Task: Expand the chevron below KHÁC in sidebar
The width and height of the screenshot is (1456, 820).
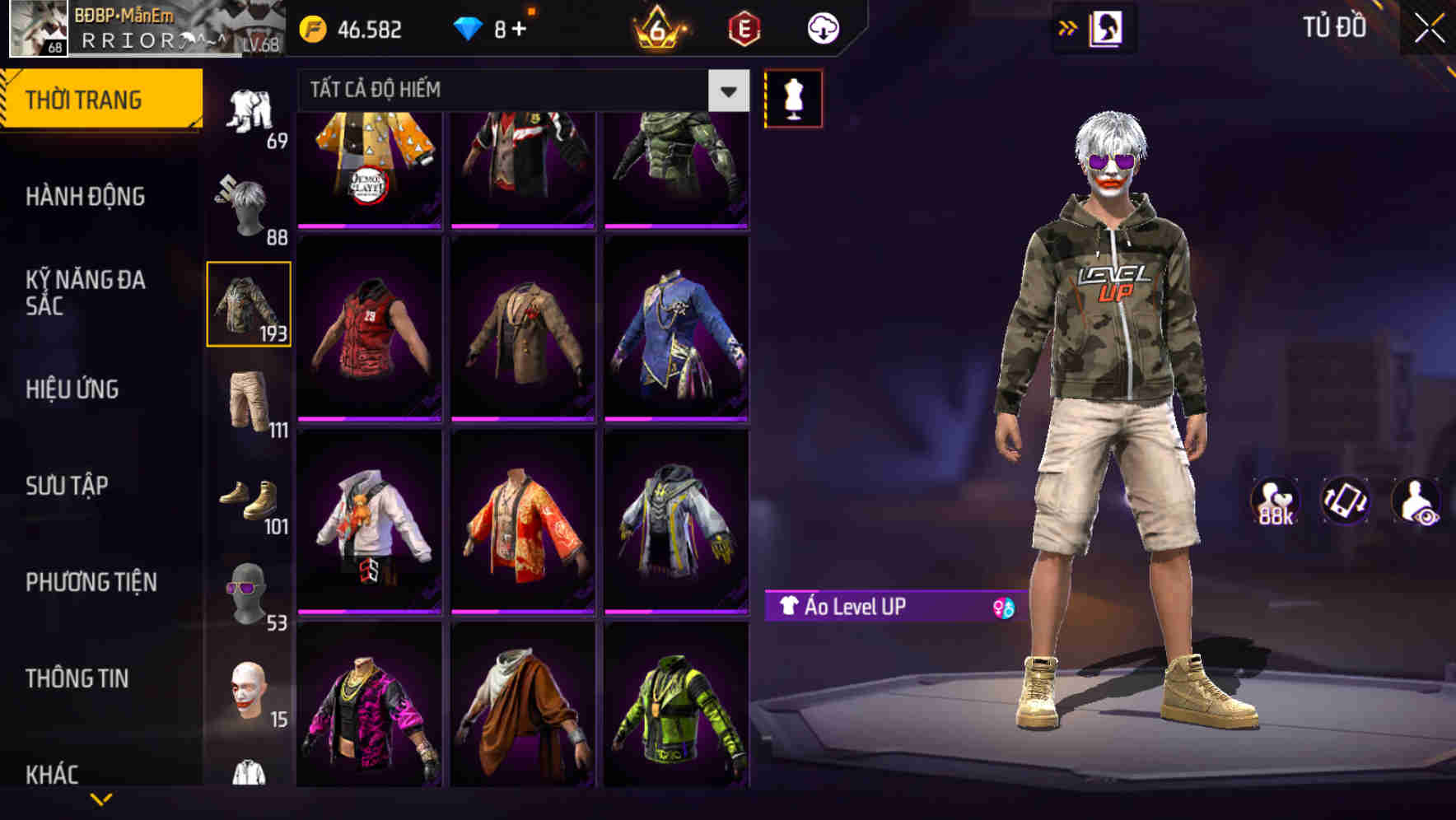Action: pos(99,797)
